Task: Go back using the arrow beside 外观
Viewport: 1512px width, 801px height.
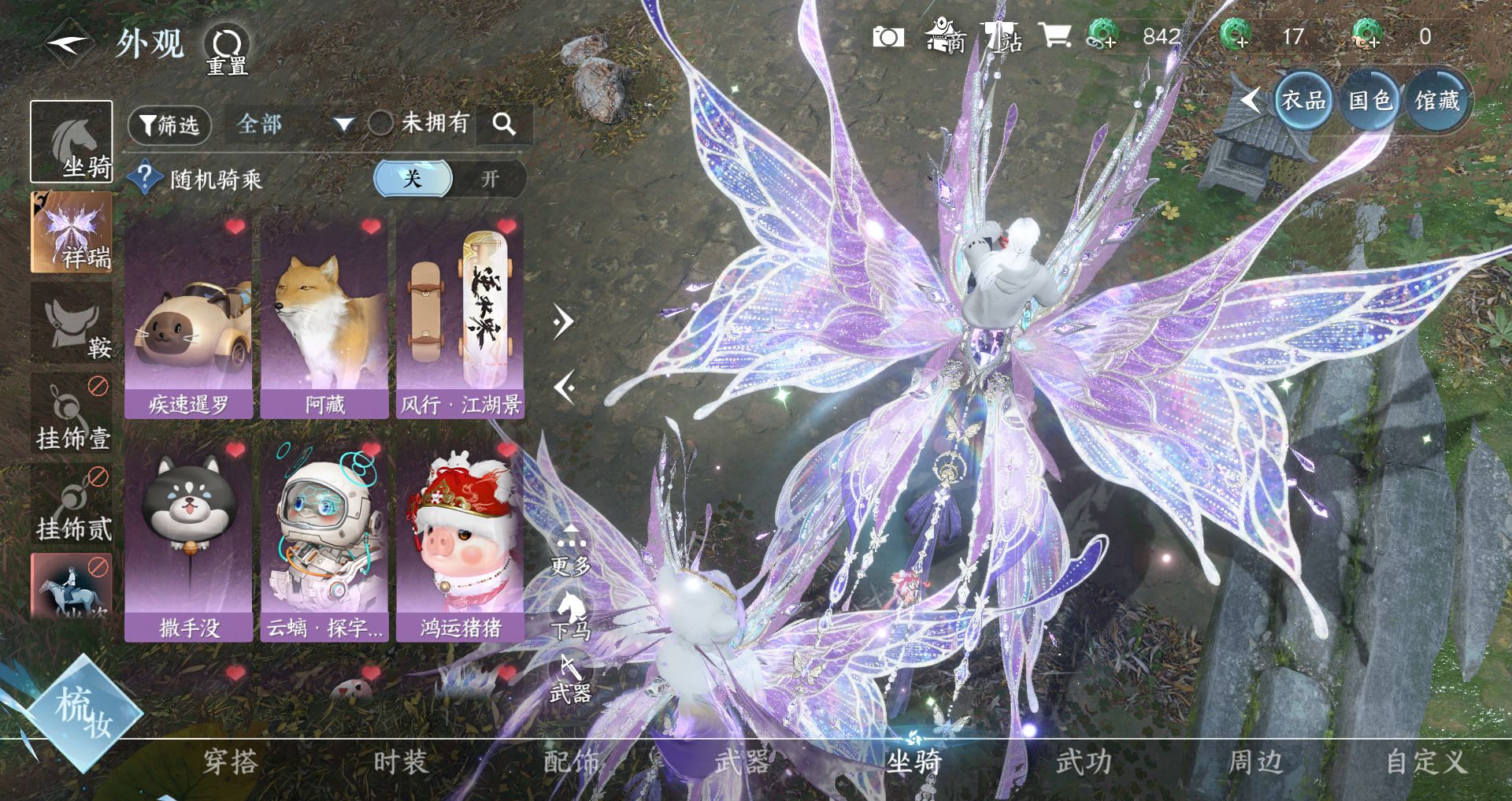Action: pos(69,43)
